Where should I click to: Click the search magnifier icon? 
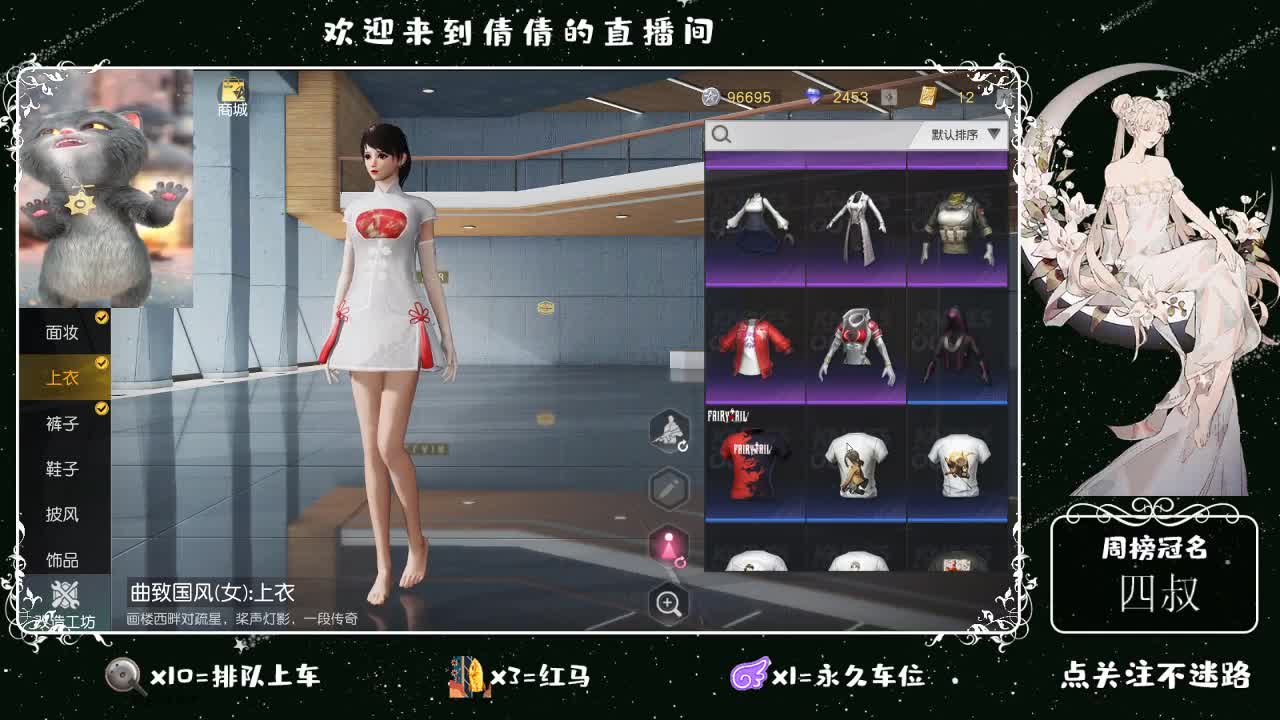(723, 135)
